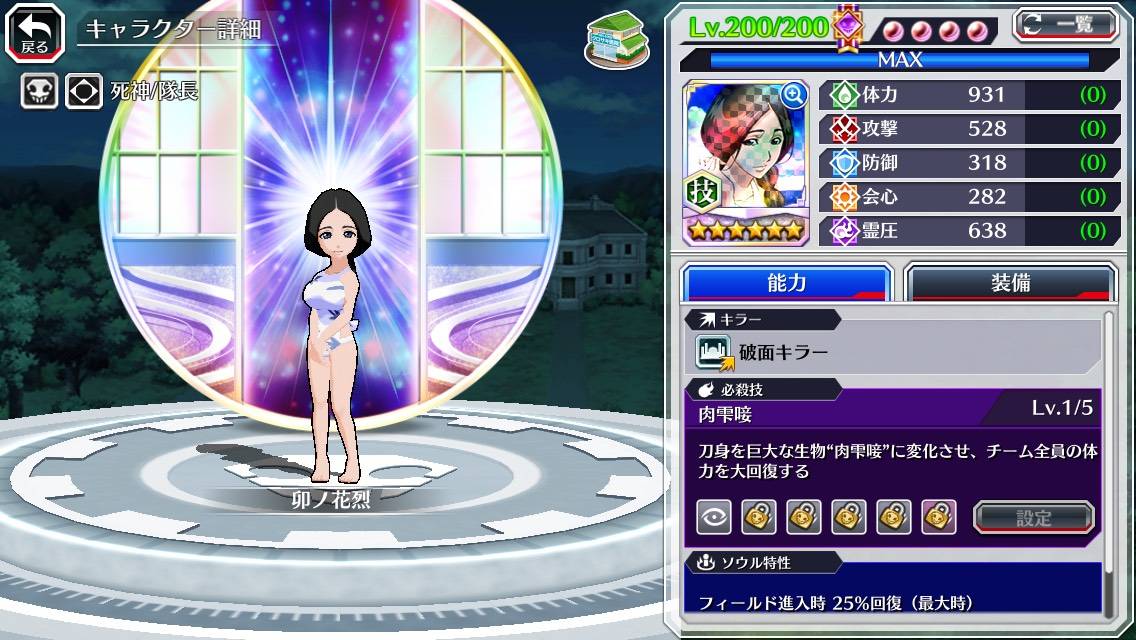This screenshot has width=1136, height=640.
Task: Click the greyed-out 設定 button
Action: (x=1034, y=518)
